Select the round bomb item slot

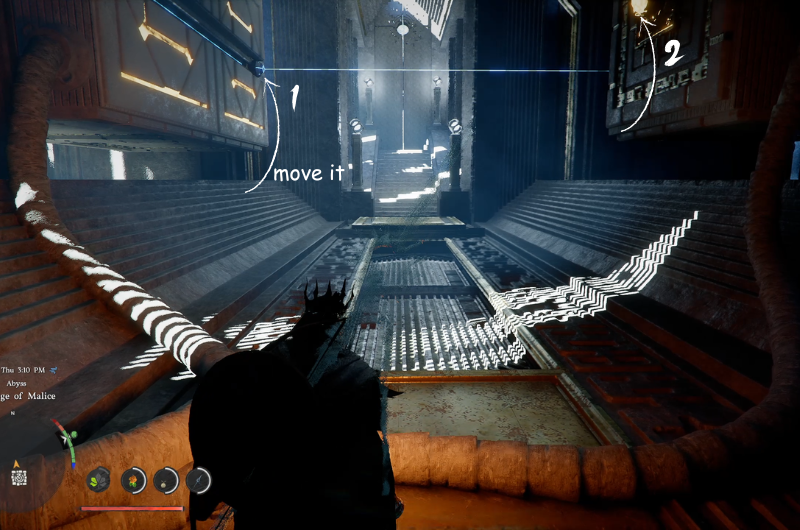point(166,481)
